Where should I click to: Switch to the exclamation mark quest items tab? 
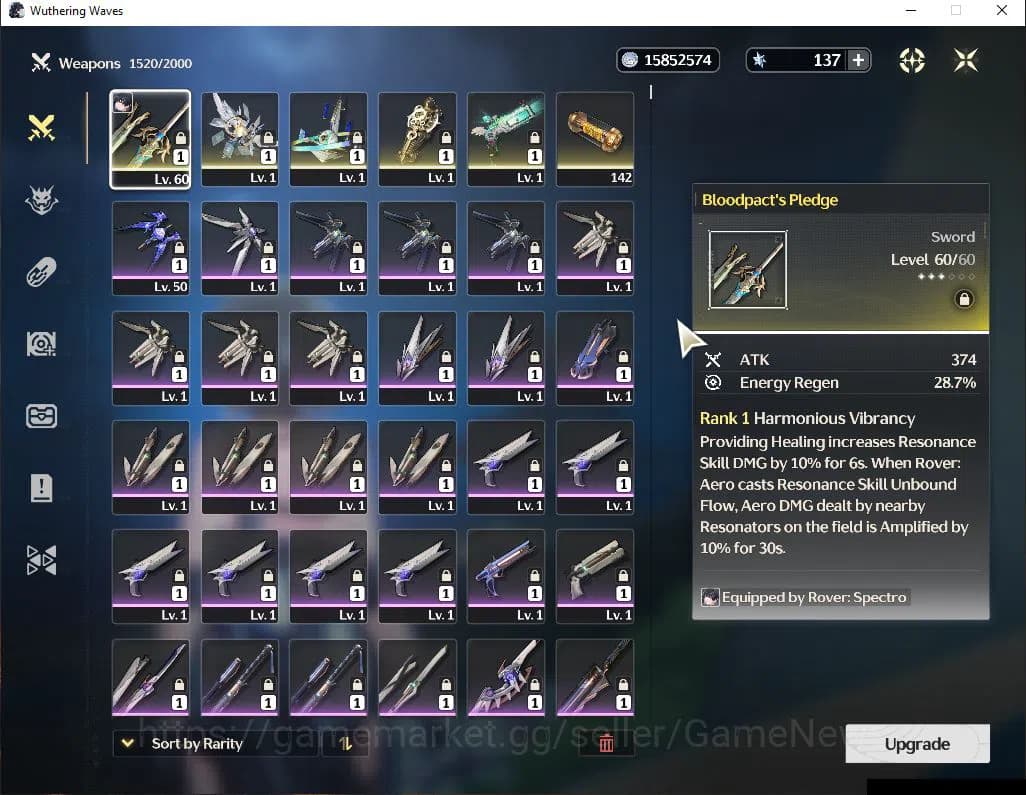(x=41, y=488)
